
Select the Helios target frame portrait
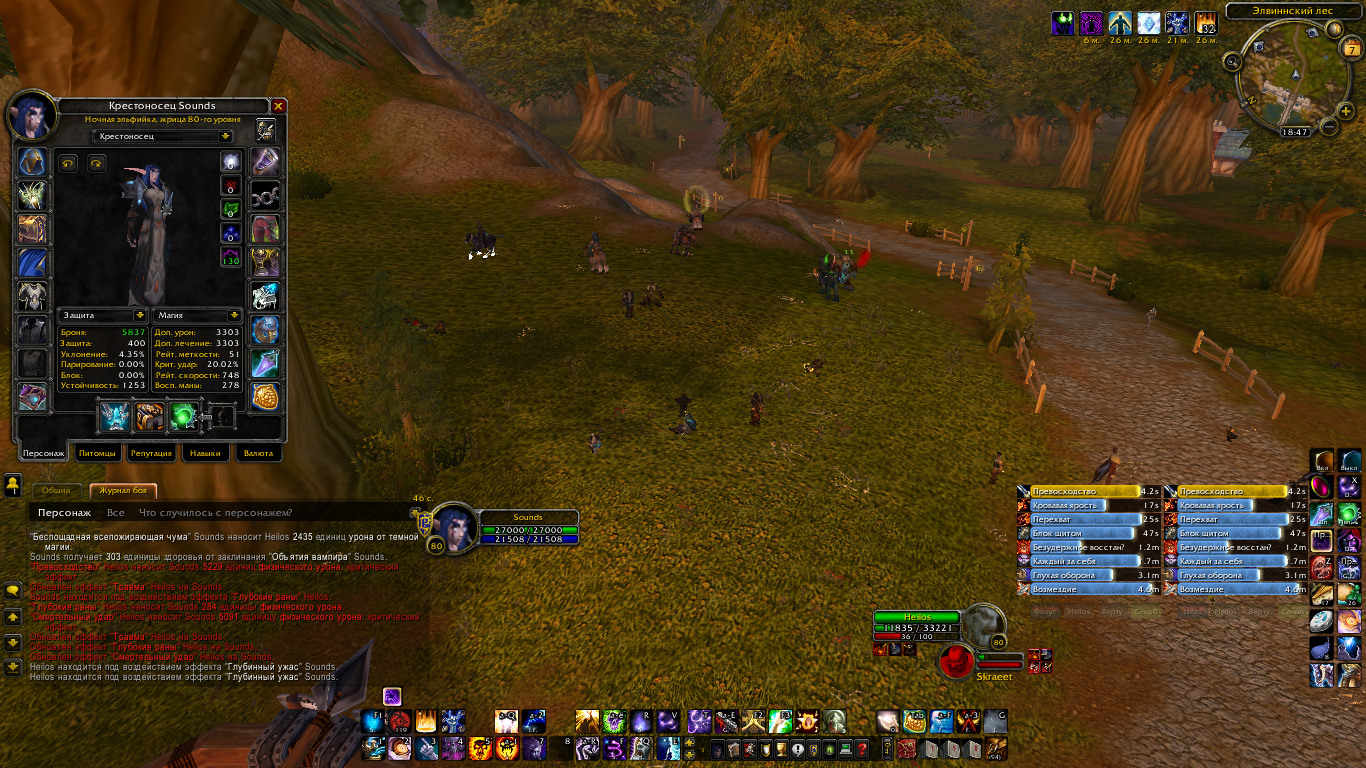click(x=984, y=624)
